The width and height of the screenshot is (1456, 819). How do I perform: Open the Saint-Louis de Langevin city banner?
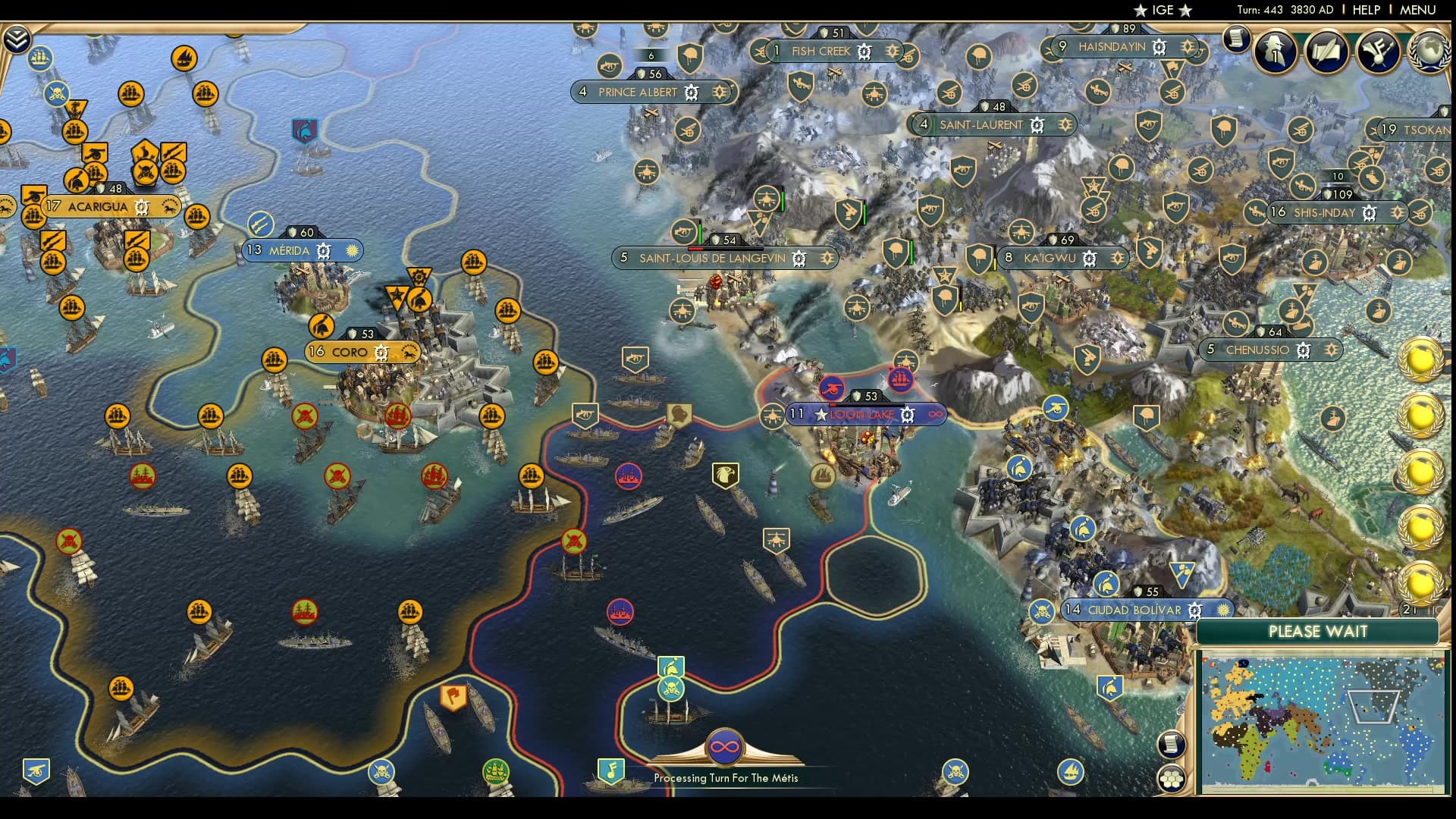pos(712,258)
